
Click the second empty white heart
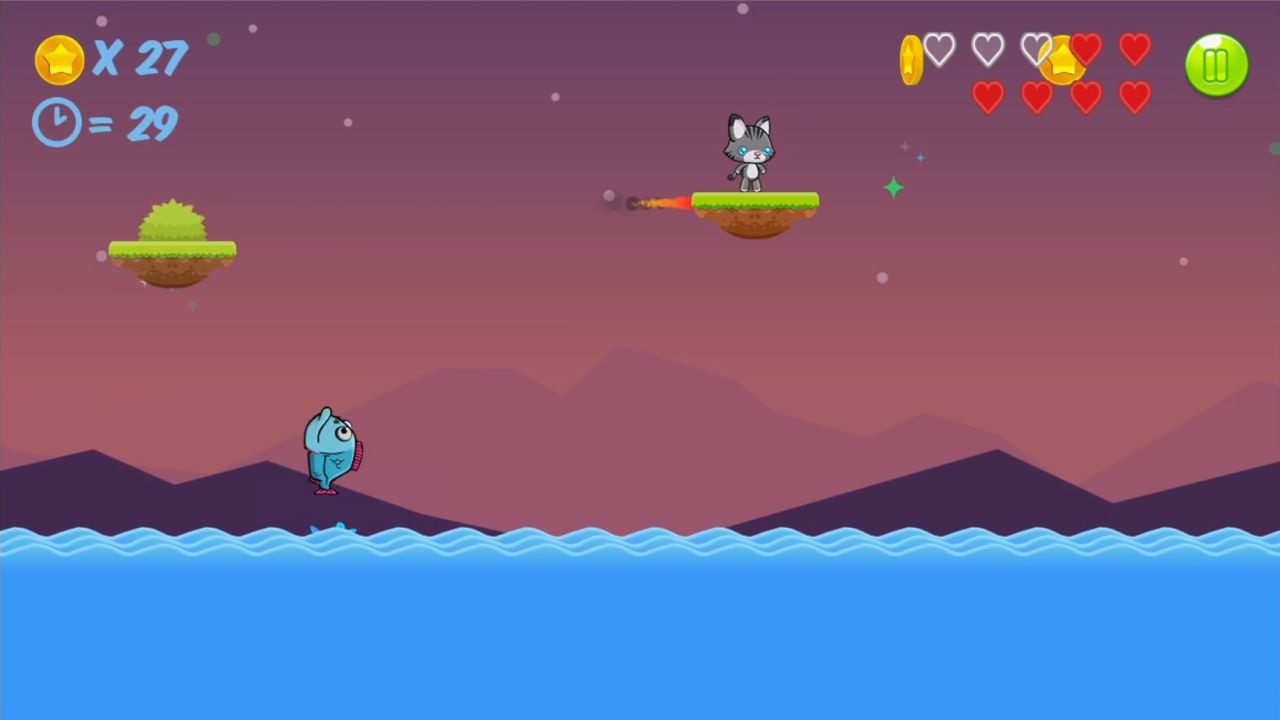988,48
